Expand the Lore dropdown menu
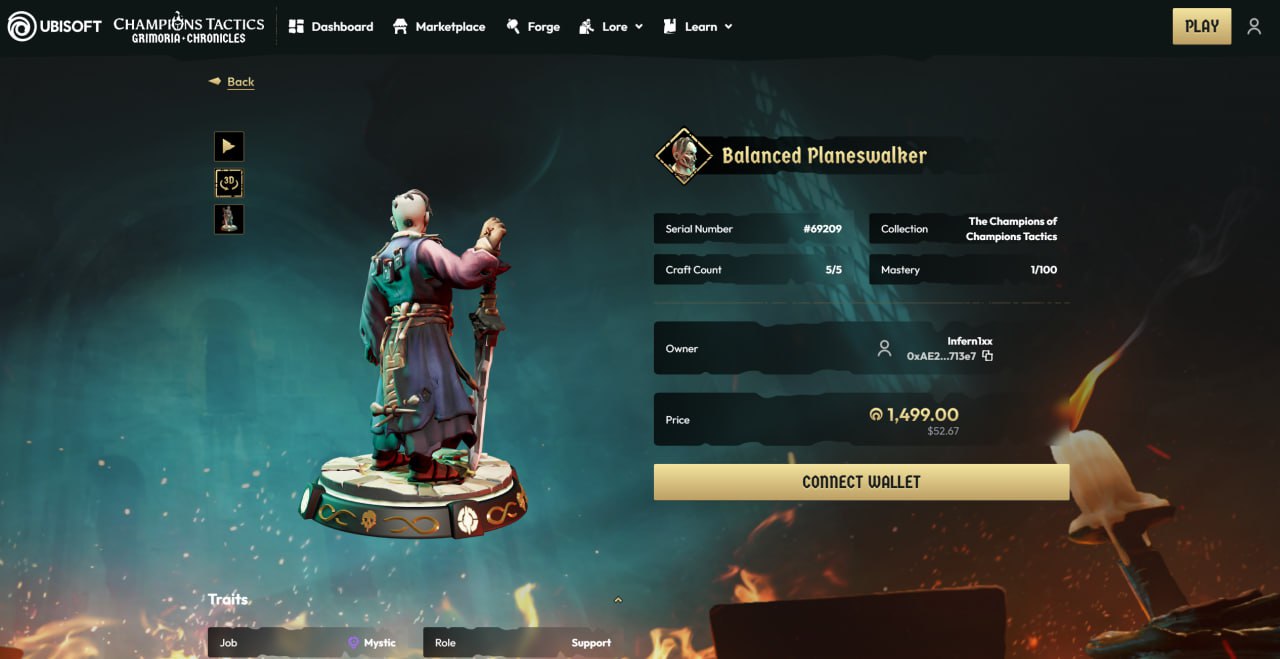The width and height of the screenshot is (1280, 659). pyautogui.click(x=611, y=27)
